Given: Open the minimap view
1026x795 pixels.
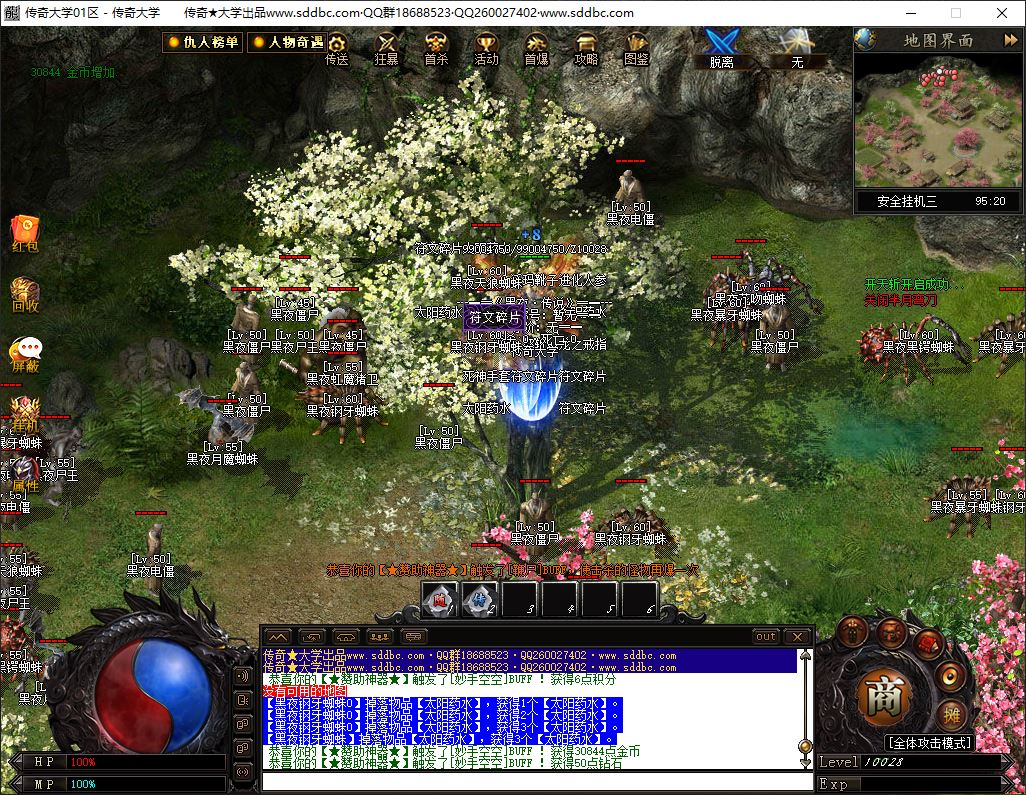Looking at the screenshot, I should (x=938, y=120).
